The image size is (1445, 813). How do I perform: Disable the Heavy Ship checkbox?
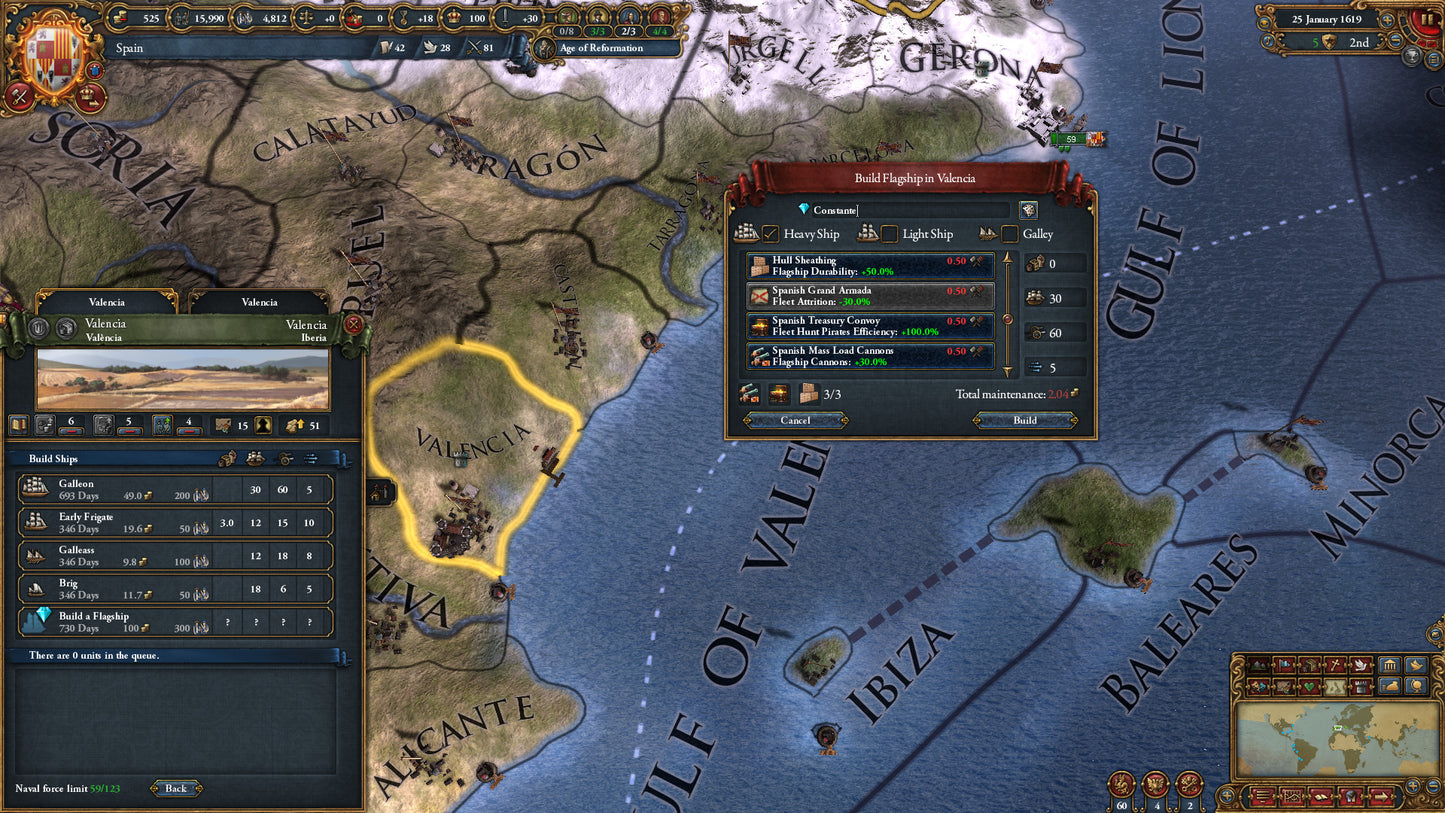coord(772,234)
